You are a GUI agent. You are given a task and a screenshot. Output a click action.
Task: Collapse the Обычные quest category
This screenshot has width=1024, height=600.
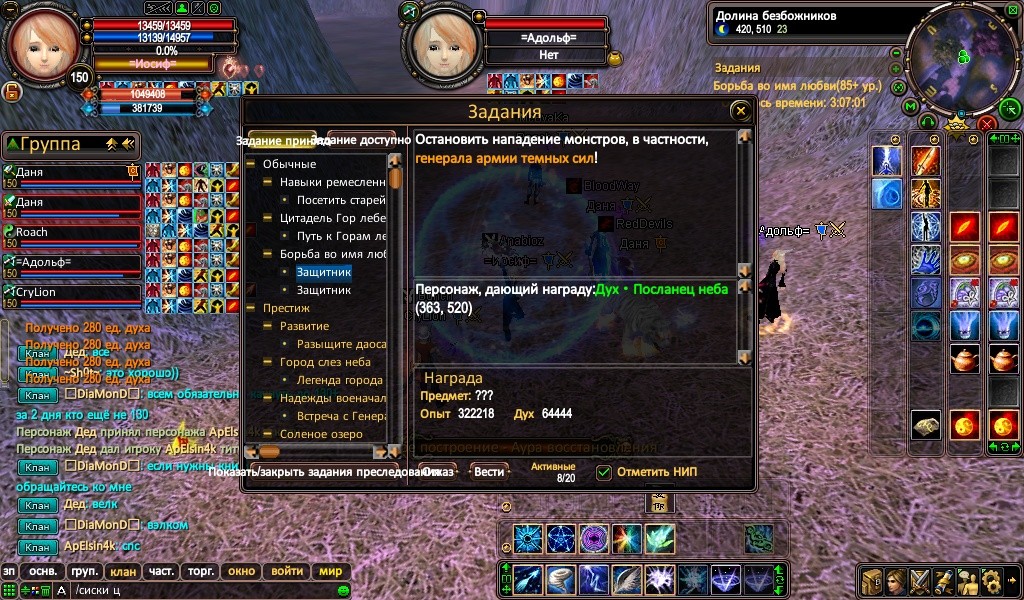251,164
